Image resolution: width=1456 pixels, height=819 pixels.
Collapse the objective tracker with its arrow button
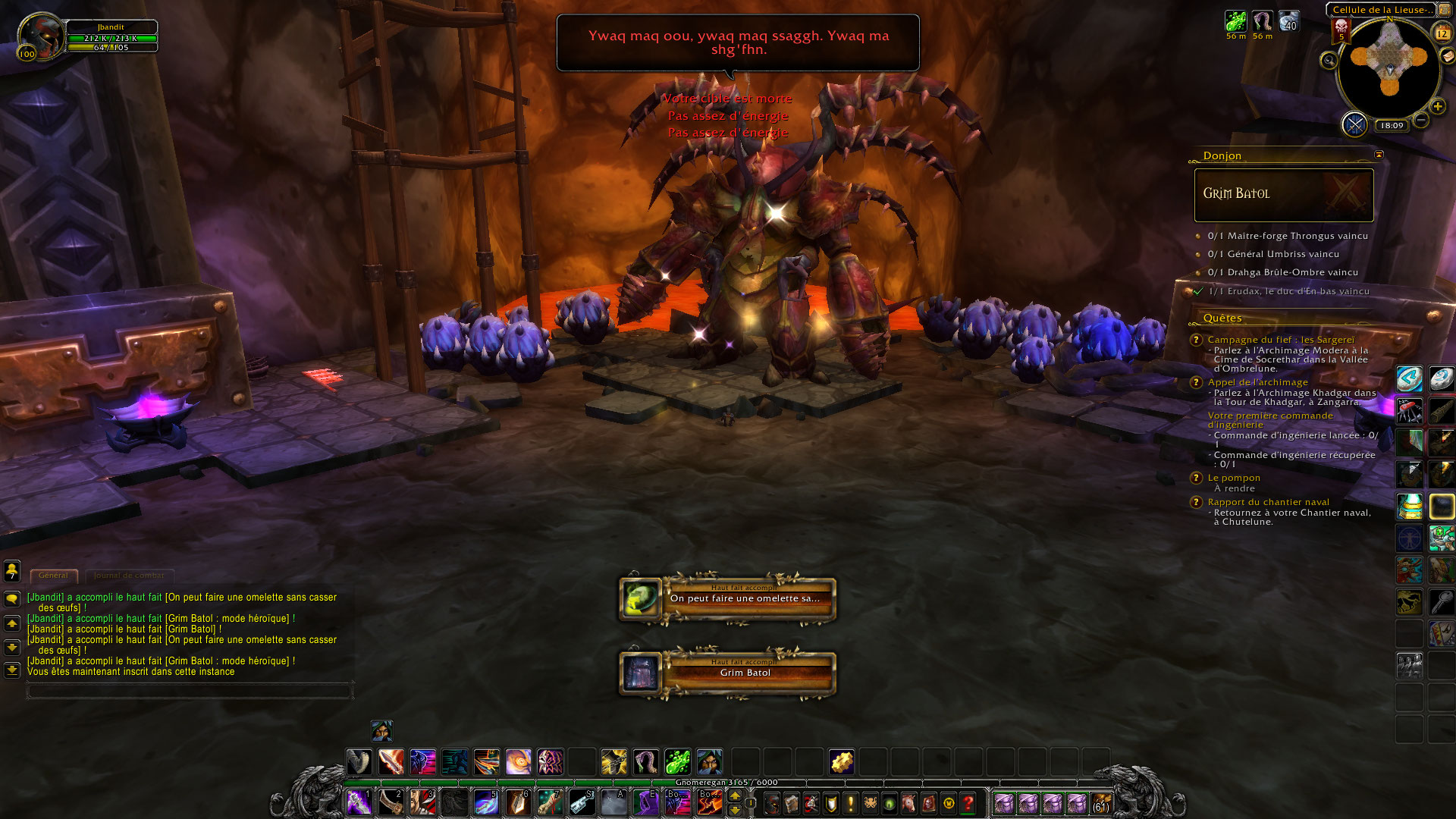[x=1378, y=155]
